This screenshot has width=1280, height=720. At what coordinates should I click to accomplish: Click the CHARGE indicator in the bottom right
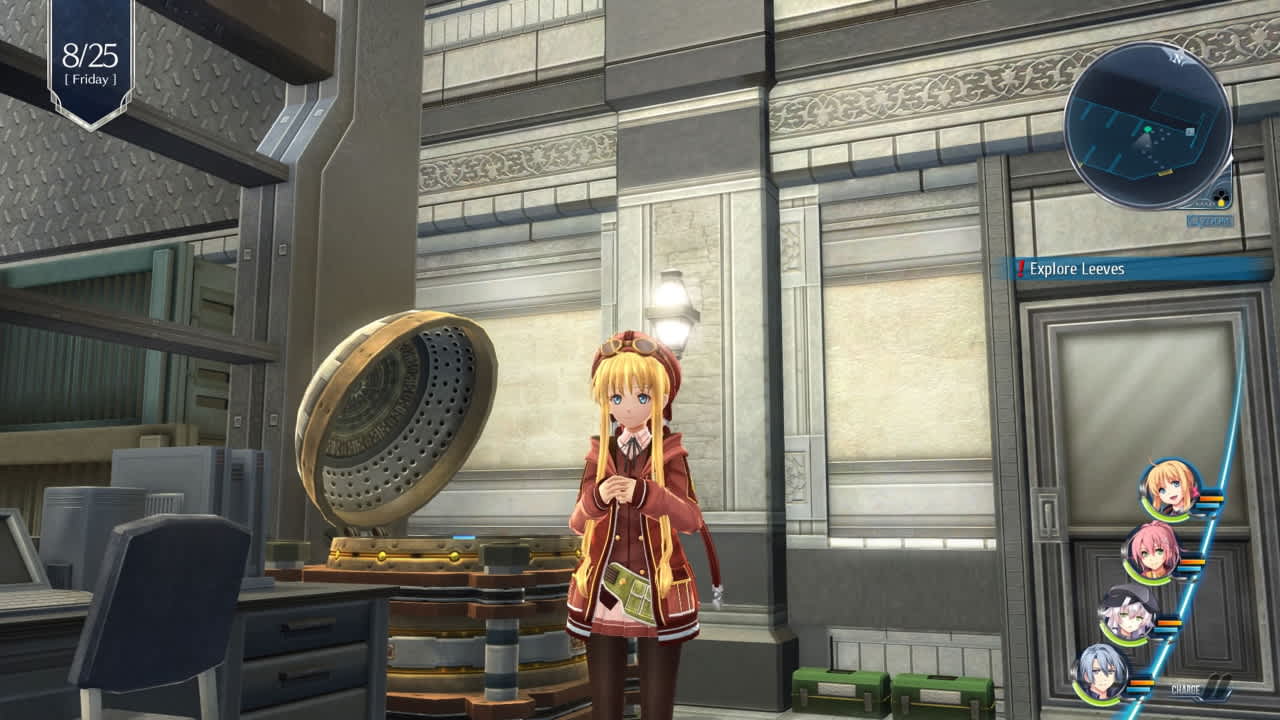tap(1186, 691)
